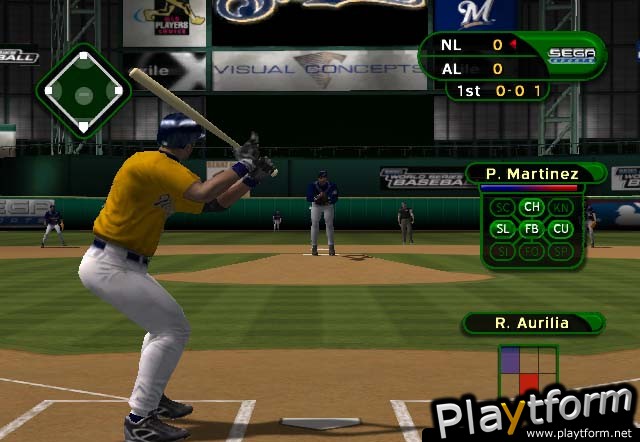The image size is (640, 442).
Task: Select the CH changeup pitch
Action: 531,208
